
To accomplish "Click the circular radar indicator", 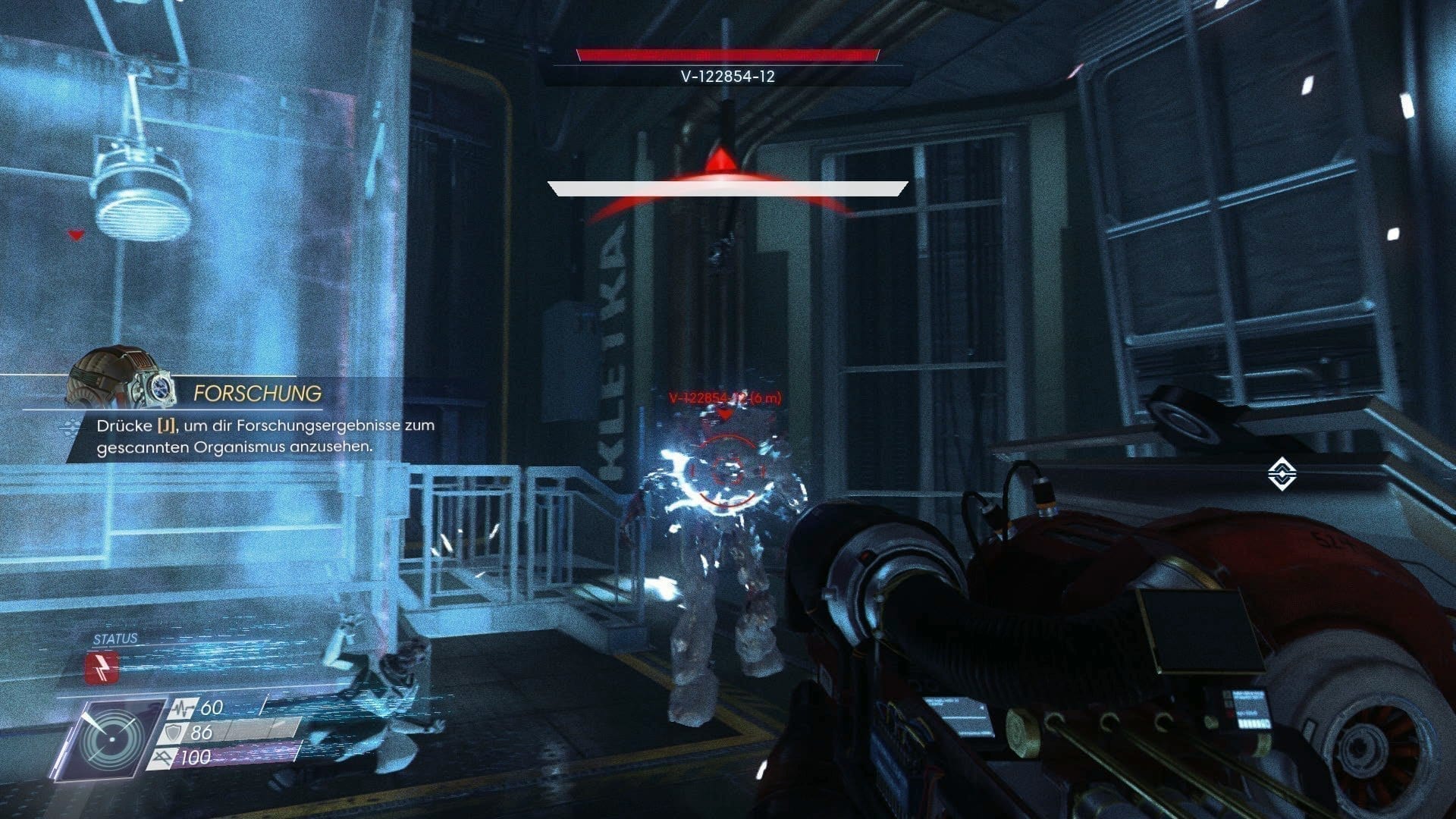I will [112, 737].
